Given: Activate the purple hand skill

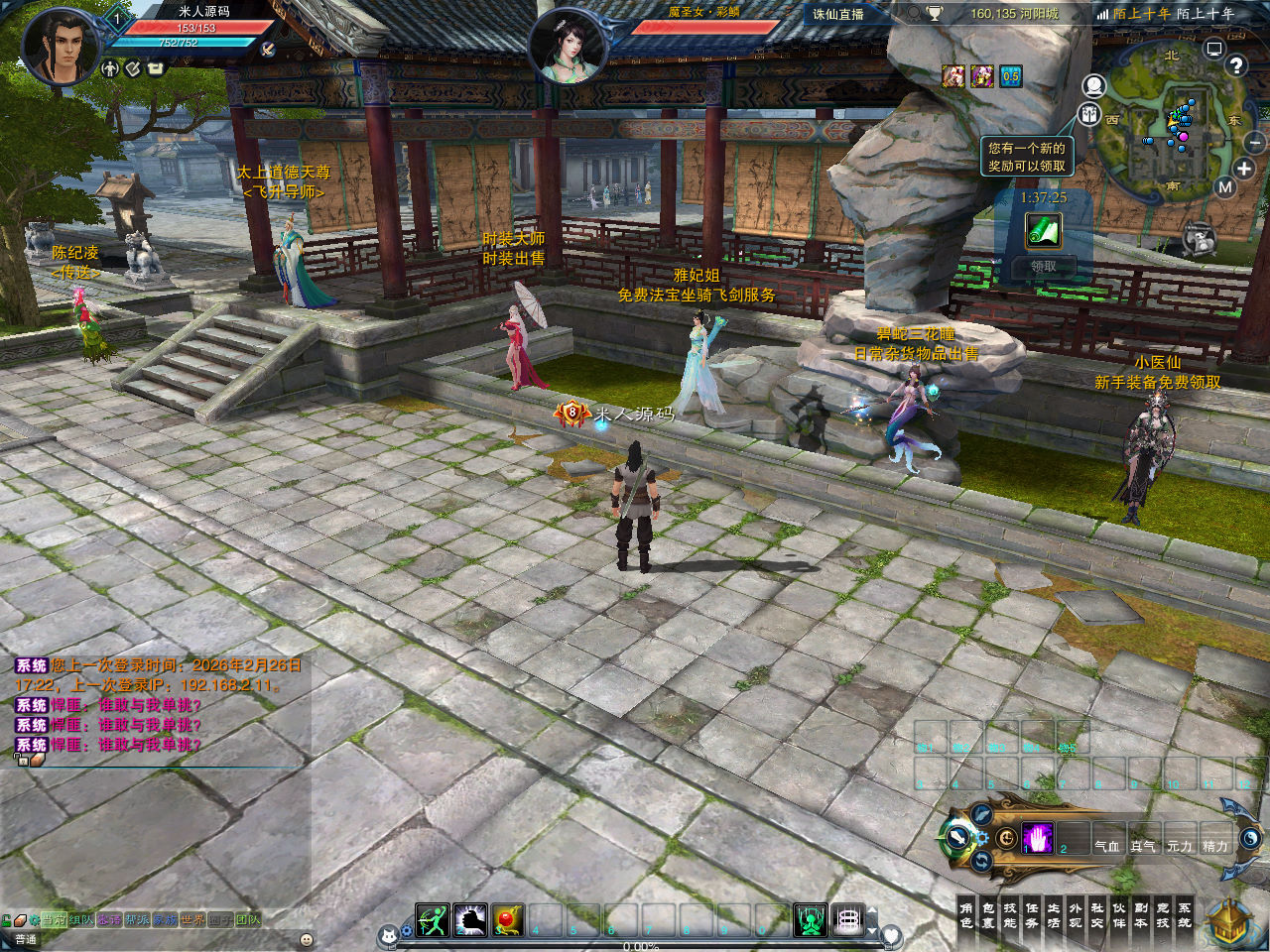Looking at the screenshot, I should pyautogui.click(x=1038, y=839).
